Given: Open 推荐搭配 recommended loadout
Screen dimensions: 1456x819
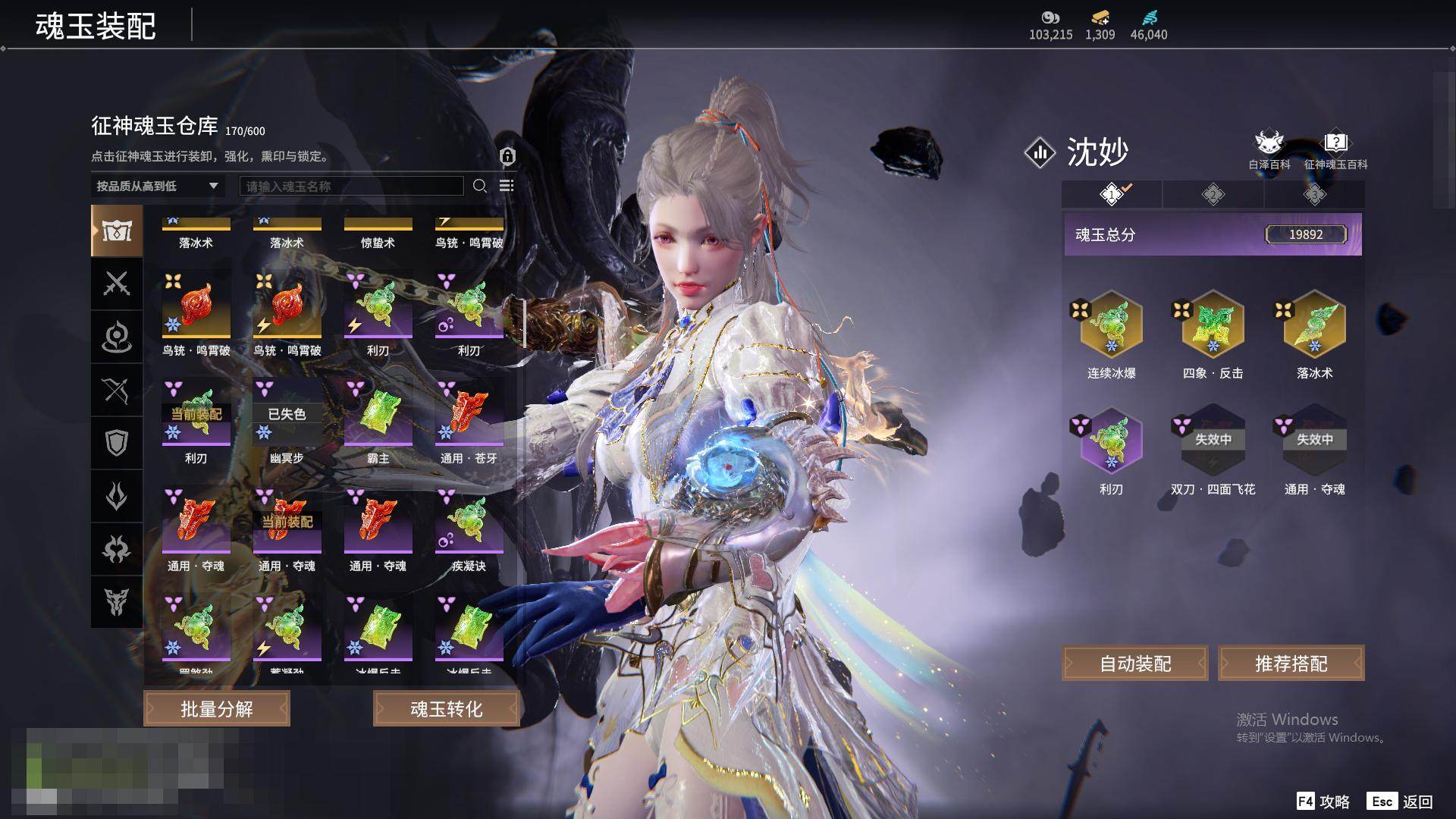Looking at the screenshot, I should click(x=1291, y=664).
